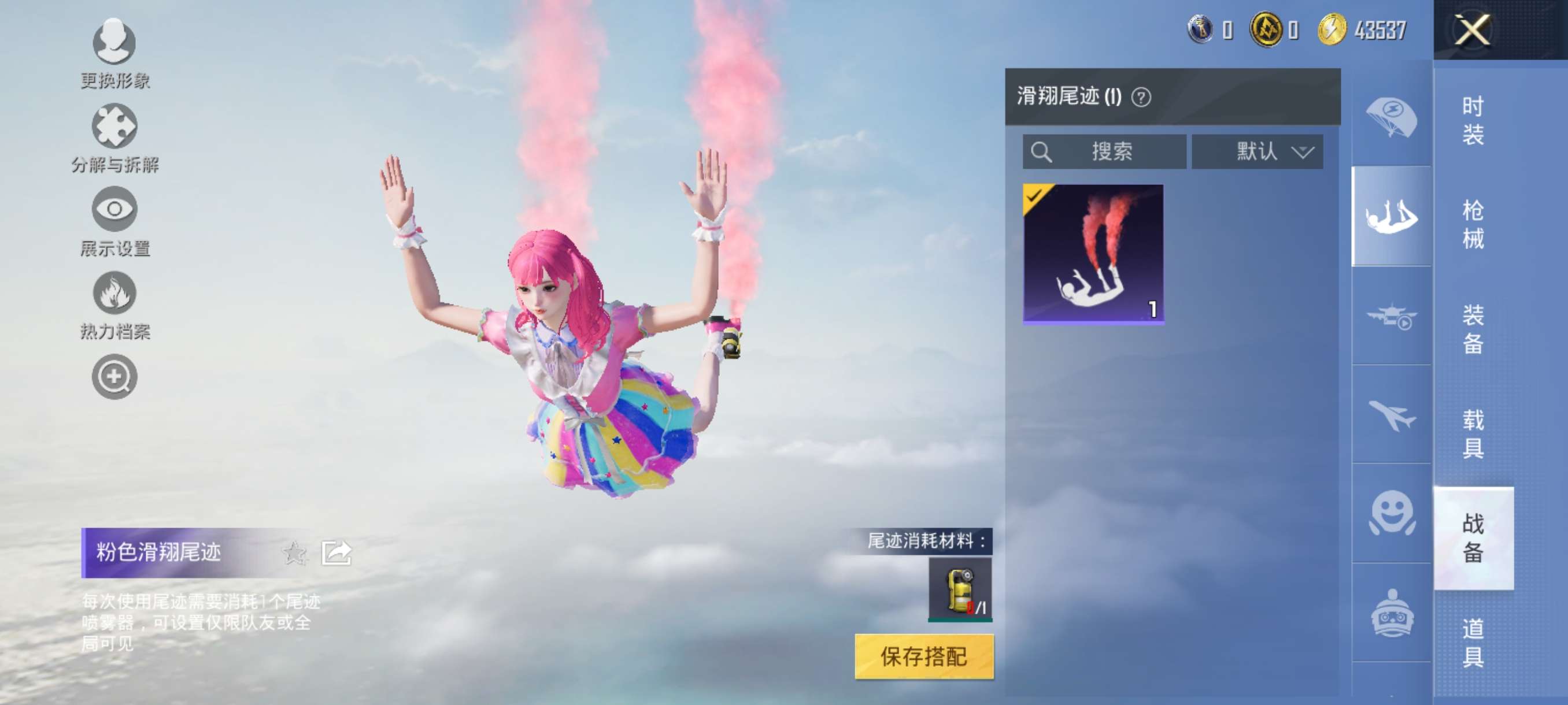Select the 分解与拆解 puzzle icon

tap(116, 125)
